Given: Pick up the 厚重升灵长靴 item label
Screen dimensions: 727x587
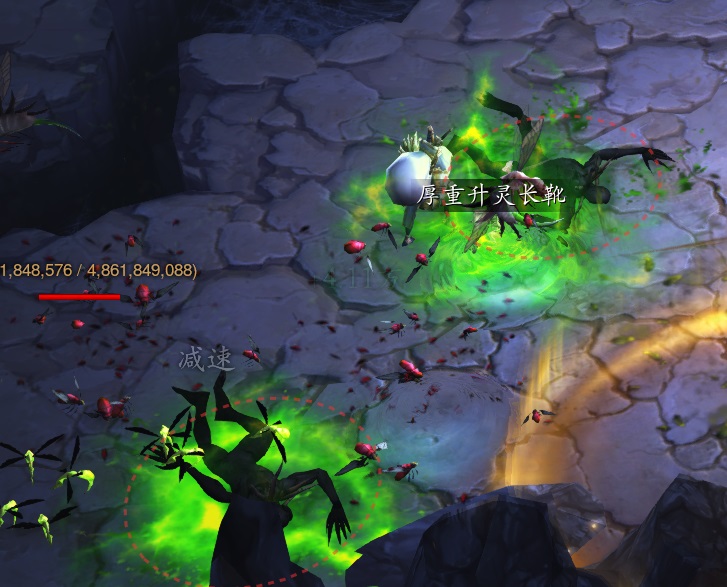Looking at the screenshot, I should [491, 195].
